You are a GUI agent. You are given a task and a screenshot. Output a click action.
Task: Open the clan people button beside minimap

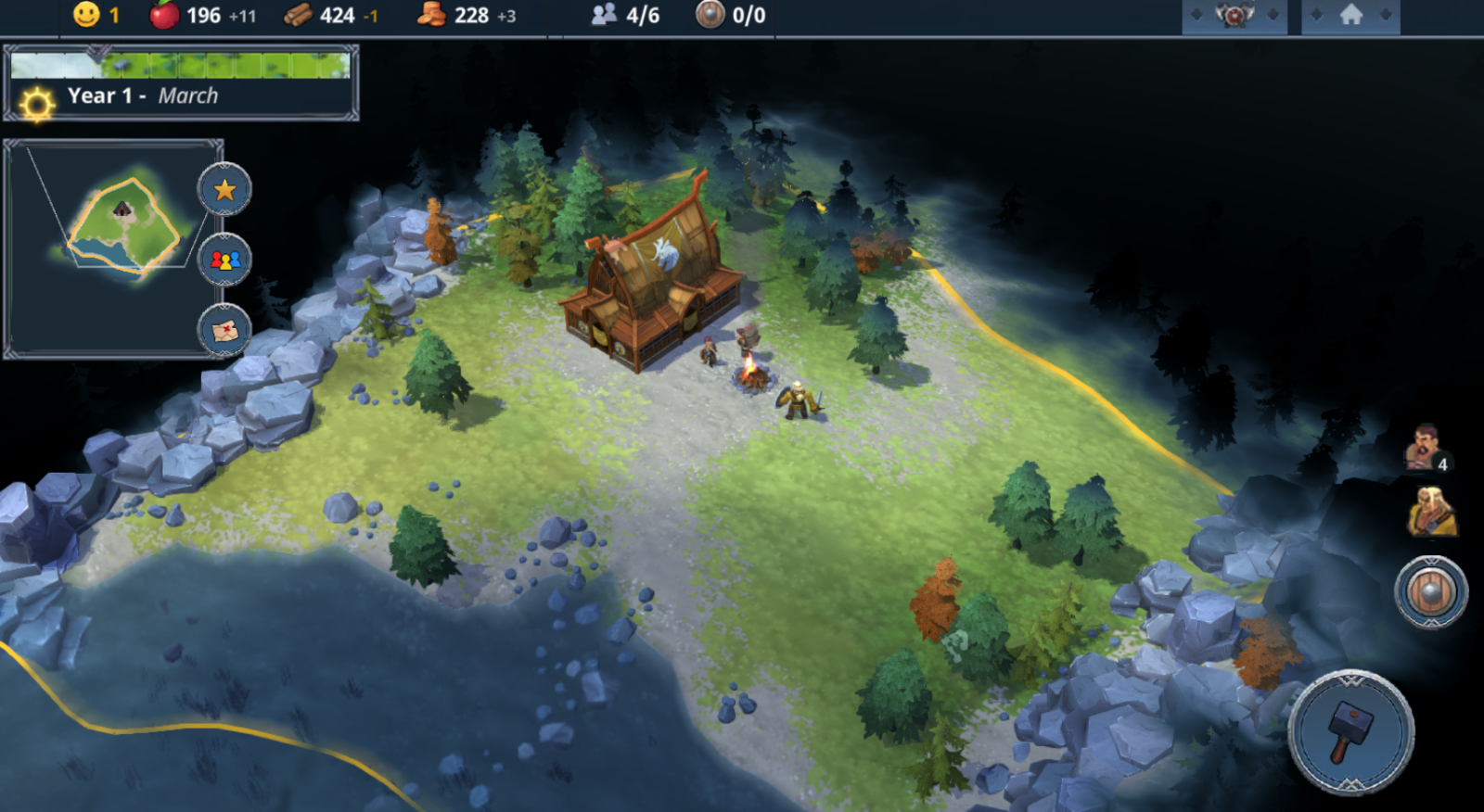click(224, 260)
